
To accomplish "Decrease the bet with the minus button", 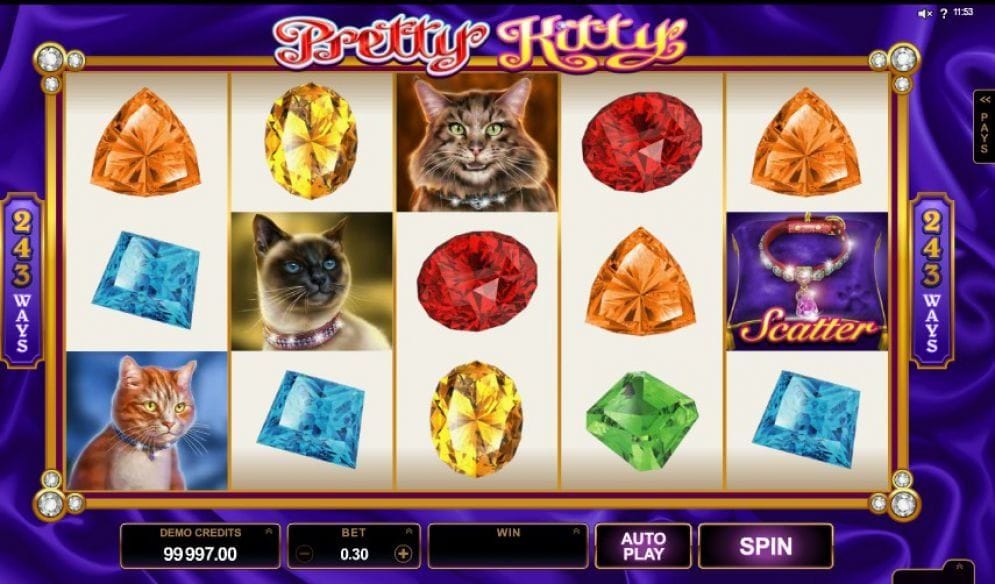I will (306, 553).
